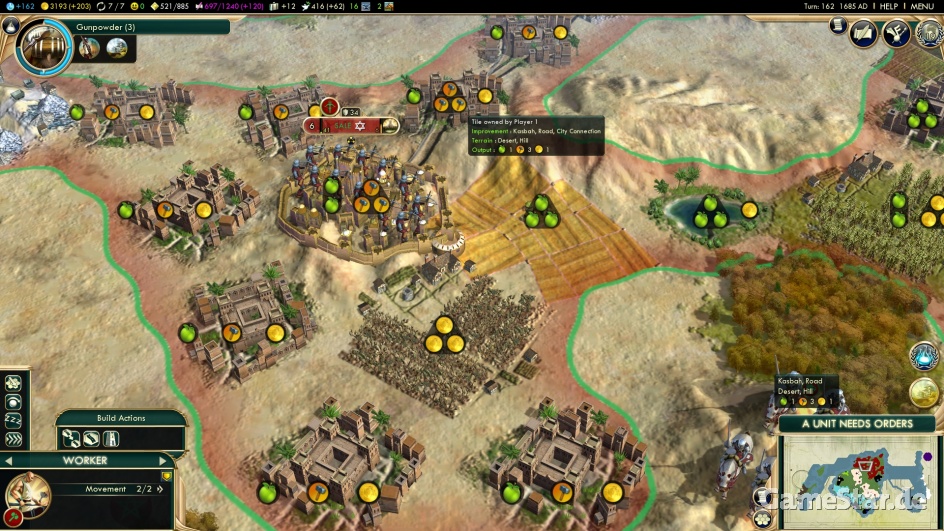Open the HELP Civilopedia link
This screenshot has width=944, height=531.
tap(889, 6)
